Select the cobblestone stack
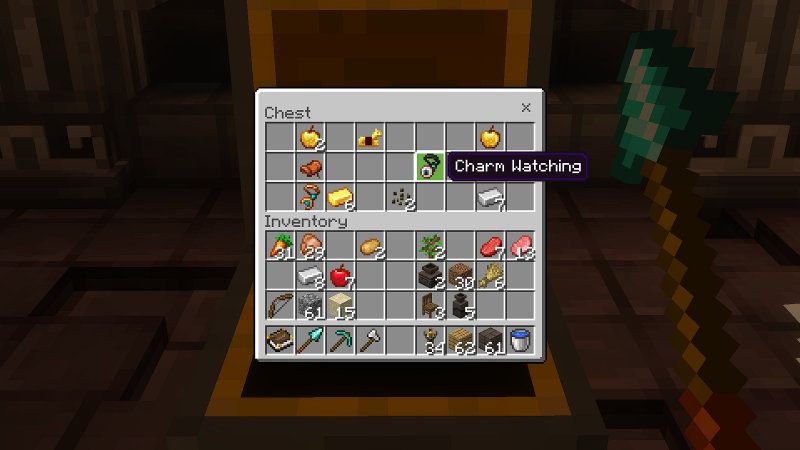Viewport: 800px width, 450px height. (310, 305)
